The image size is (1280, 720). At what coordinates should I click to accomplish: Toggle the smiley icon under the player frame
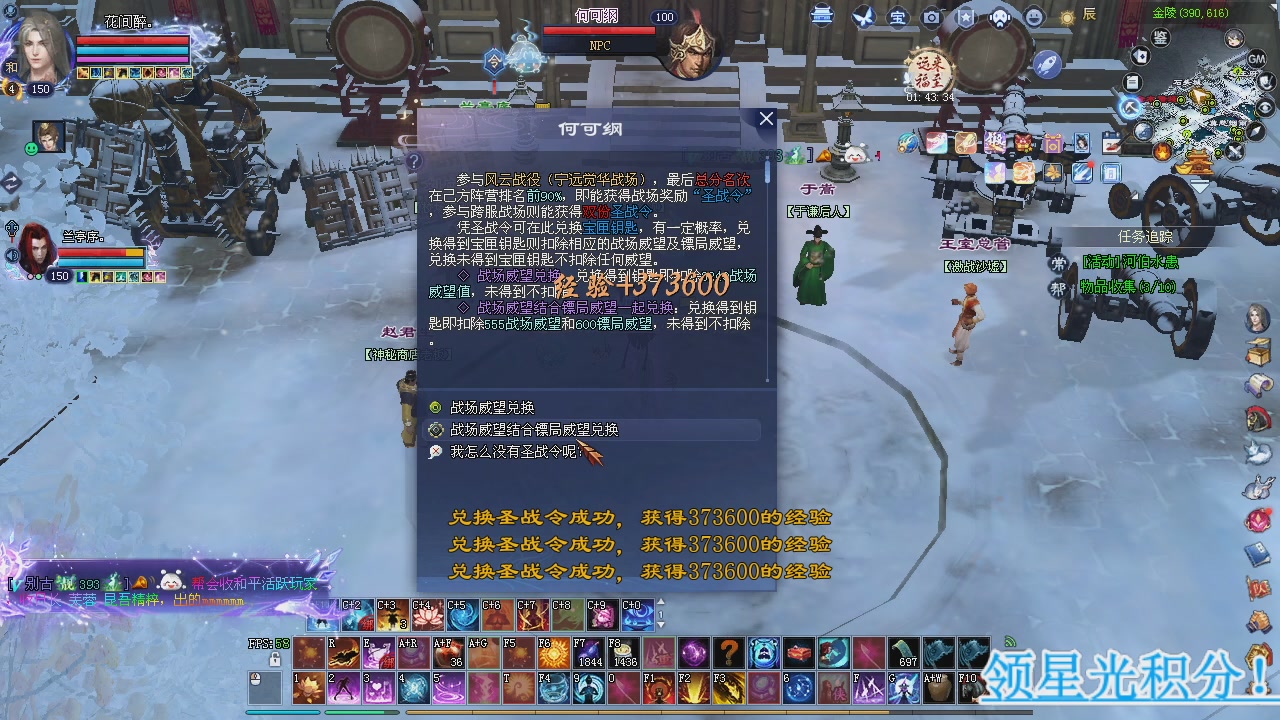[x=31, y=149]
